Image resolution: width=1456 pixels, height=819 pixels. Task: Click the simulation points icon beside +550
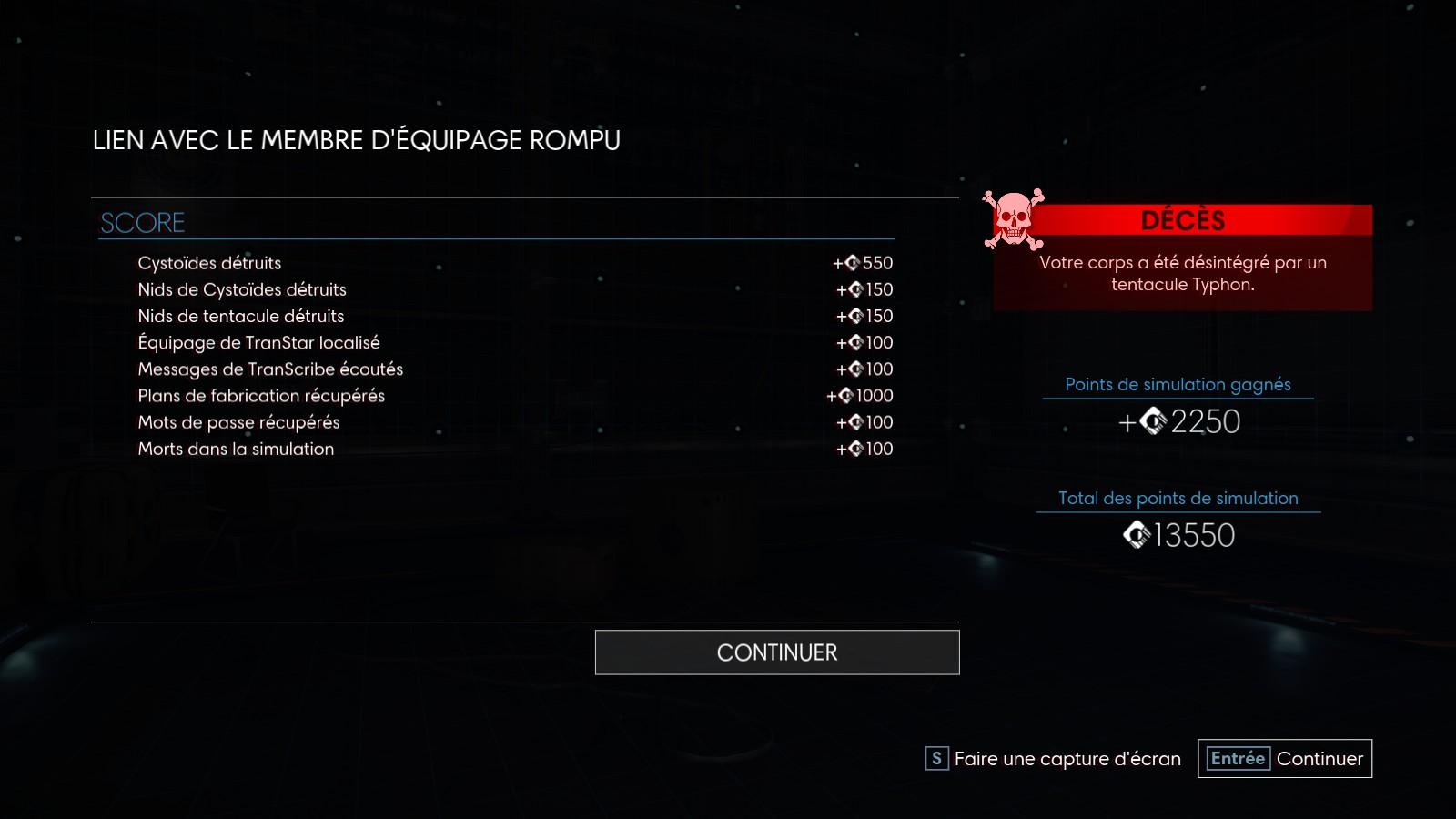tap(852, 263)
